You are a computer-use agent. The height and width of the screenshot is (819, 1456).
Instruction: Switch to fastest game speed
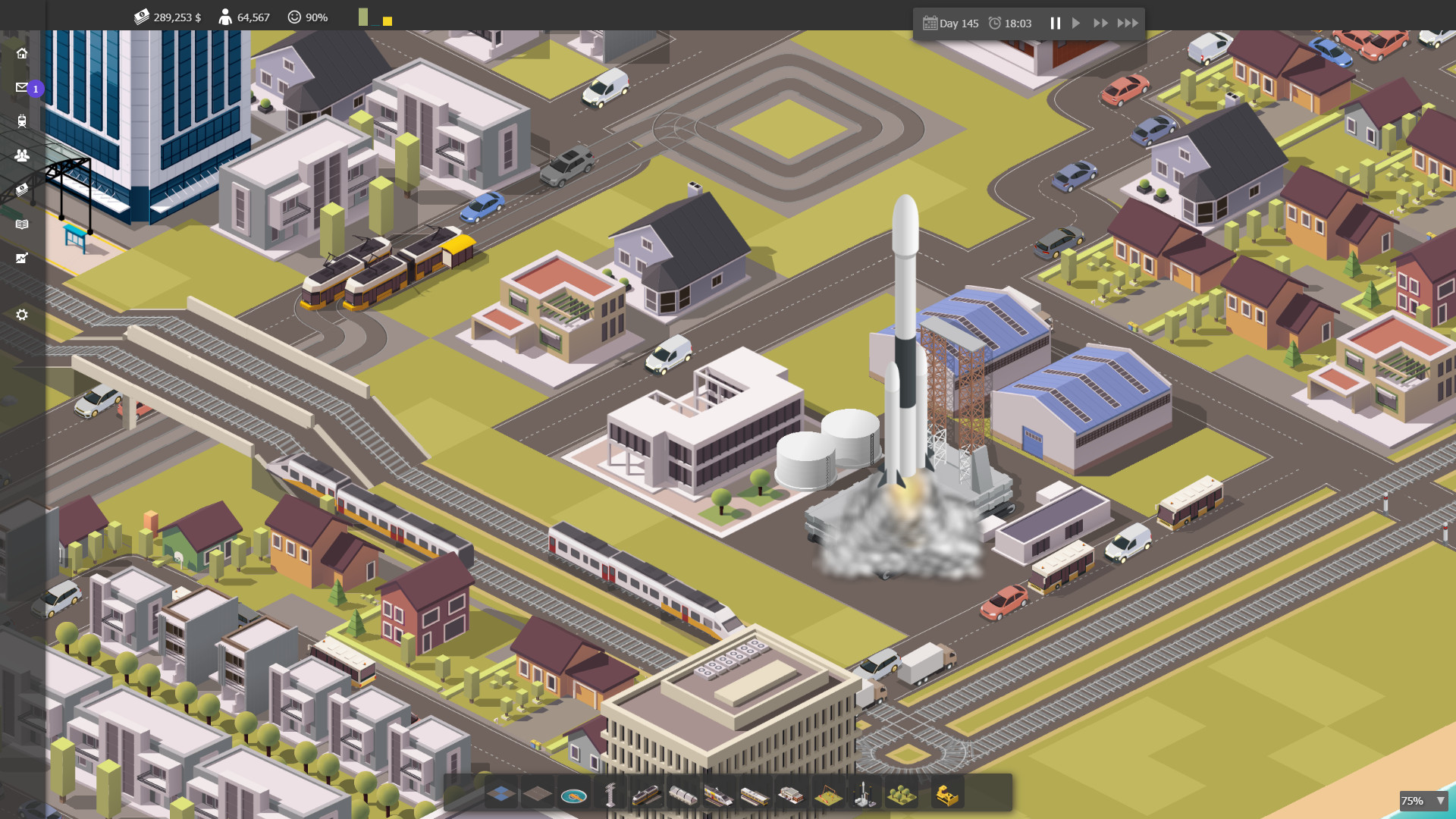pos(1129,23)
